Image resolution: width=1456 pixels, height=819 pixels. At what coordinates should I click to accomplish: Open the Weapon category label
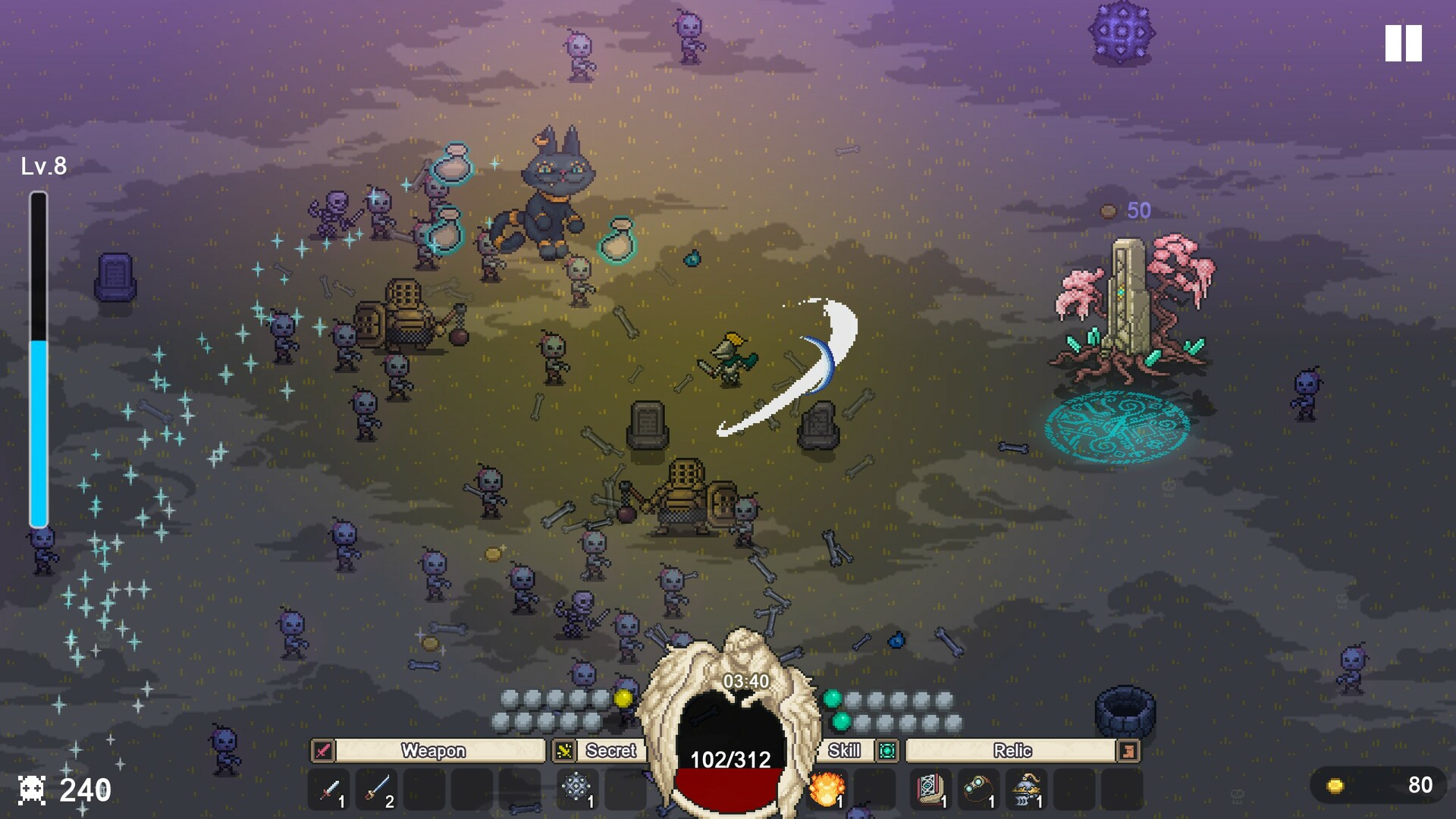click(x=433, y=751)
